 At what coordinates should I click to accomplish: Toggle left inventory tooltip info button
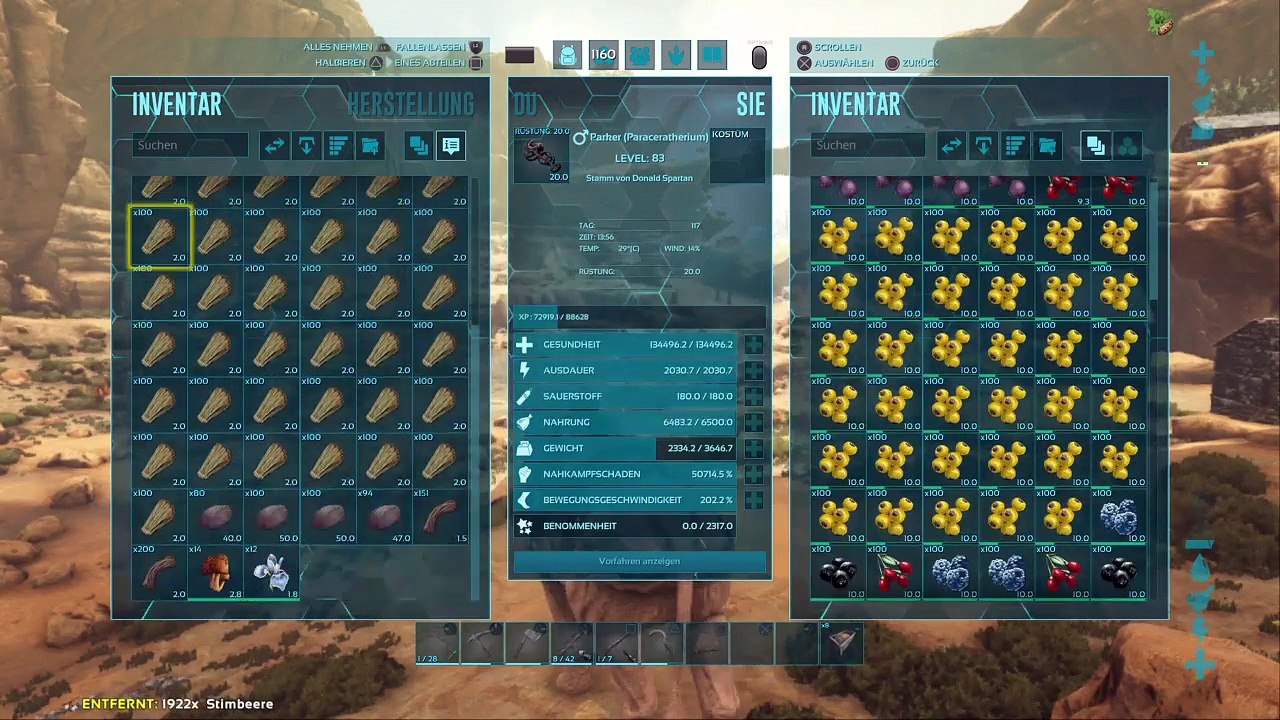[451, 146]
